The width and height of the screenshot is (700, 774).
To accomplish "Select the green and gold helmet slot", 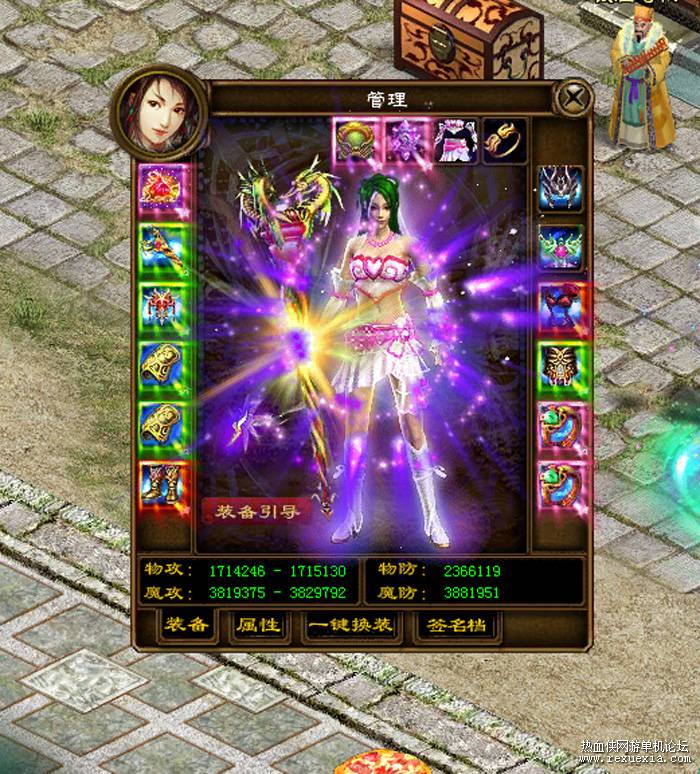I will pyautogui.click(x=355, y=139).
